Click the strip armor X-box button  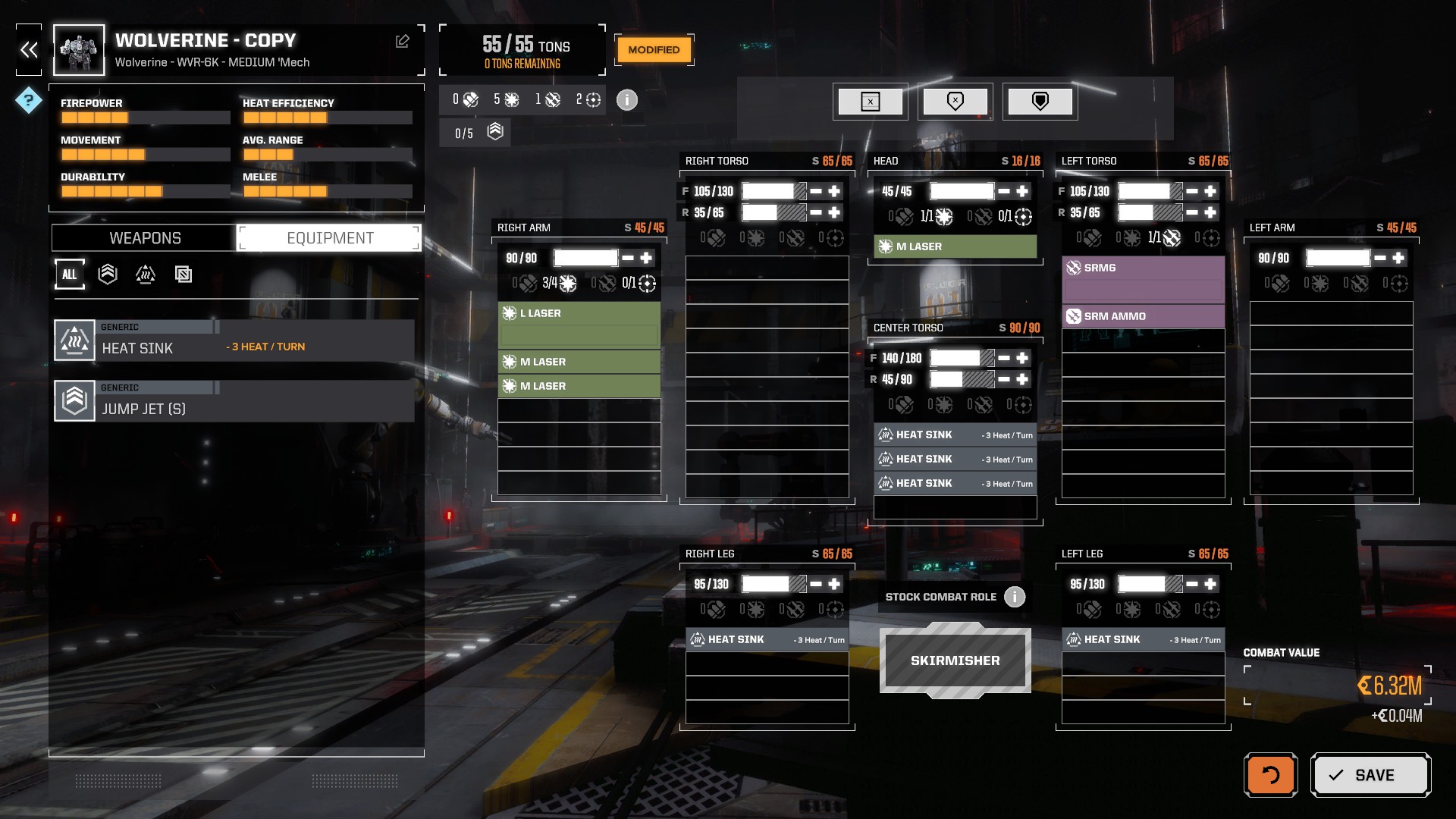pyautogui.click(x=870, y=102)
